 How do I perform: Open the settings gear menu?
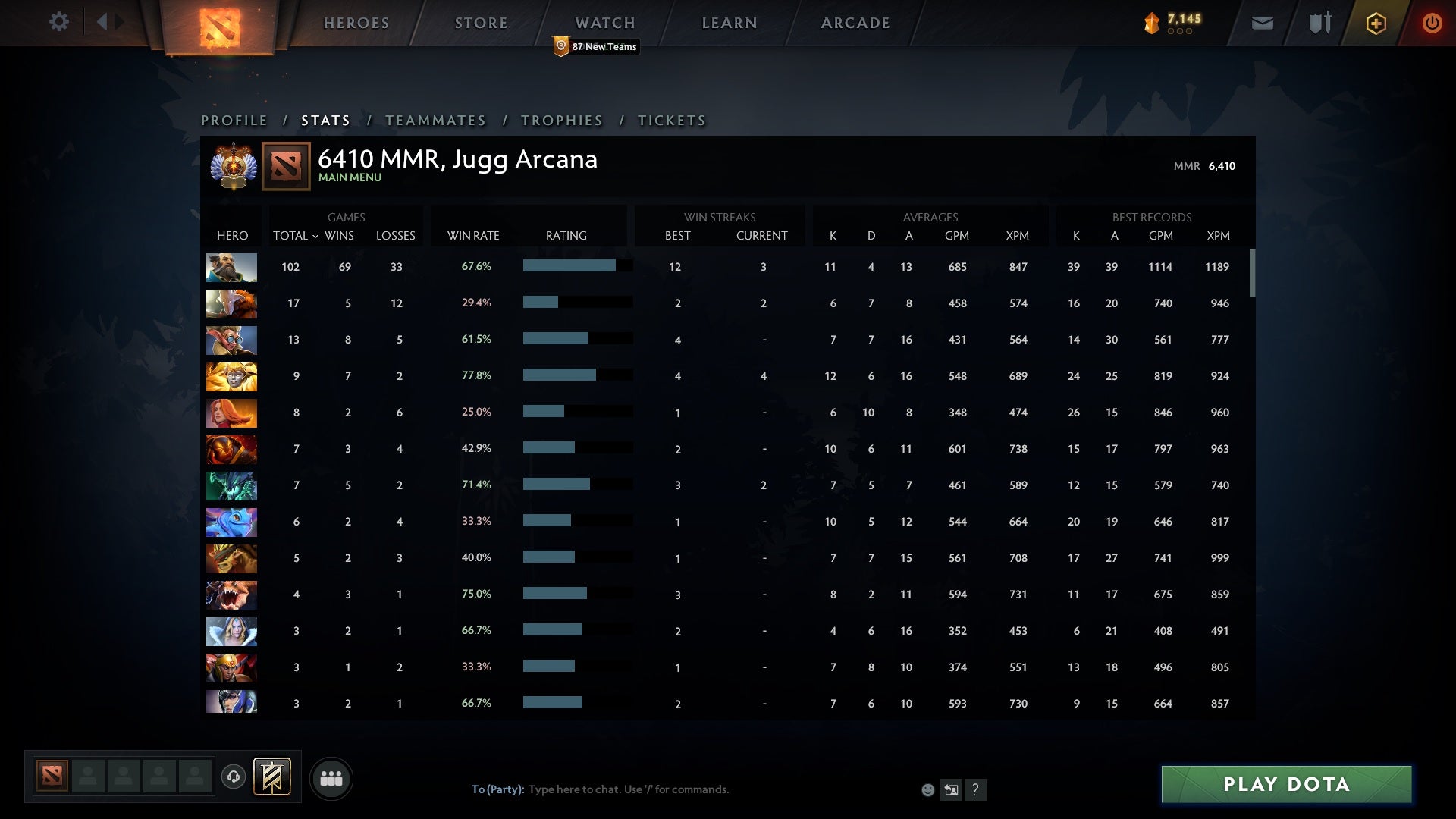tap(59, 22)
